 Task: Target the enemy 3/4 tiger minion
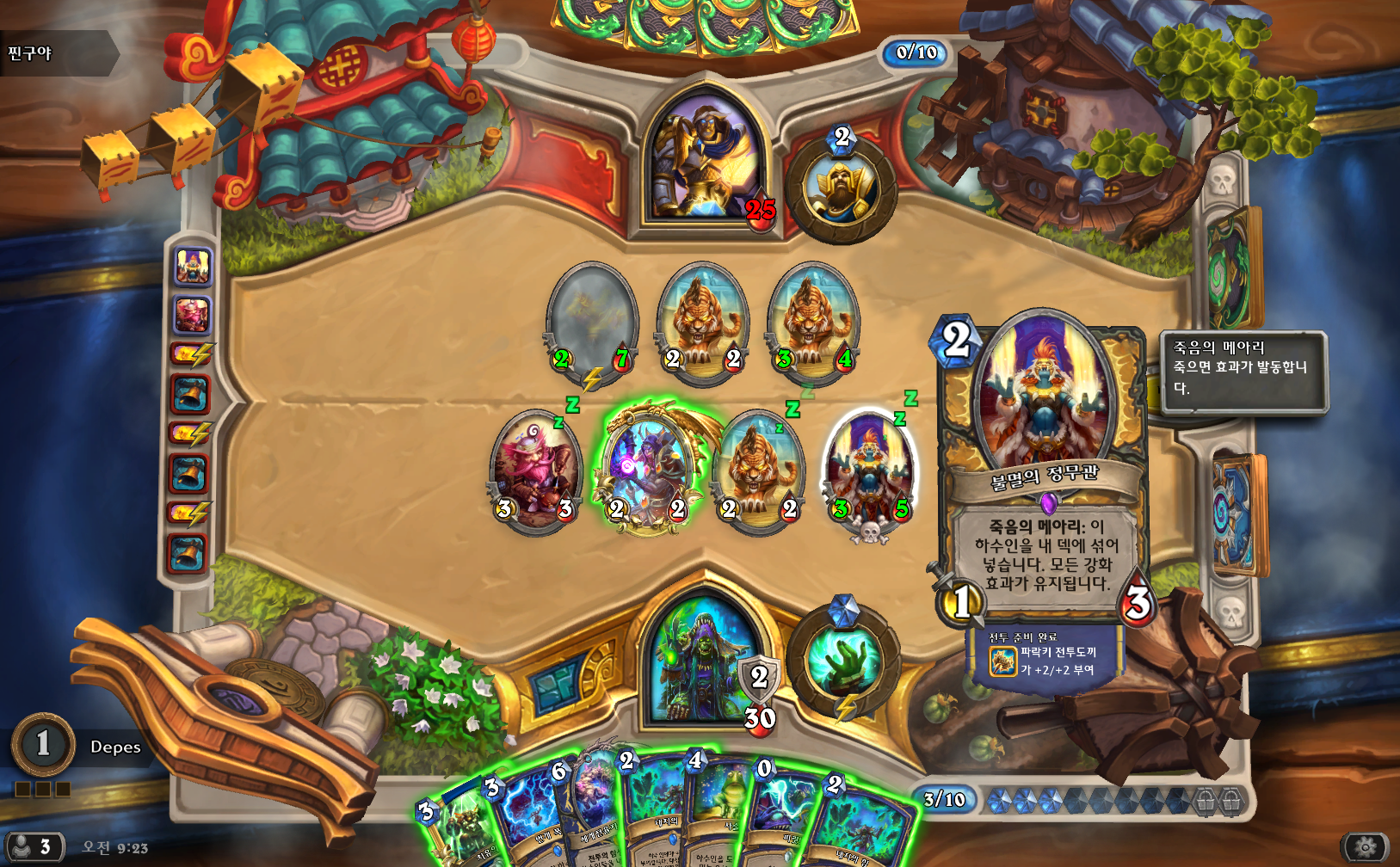(x=812, y=320)
